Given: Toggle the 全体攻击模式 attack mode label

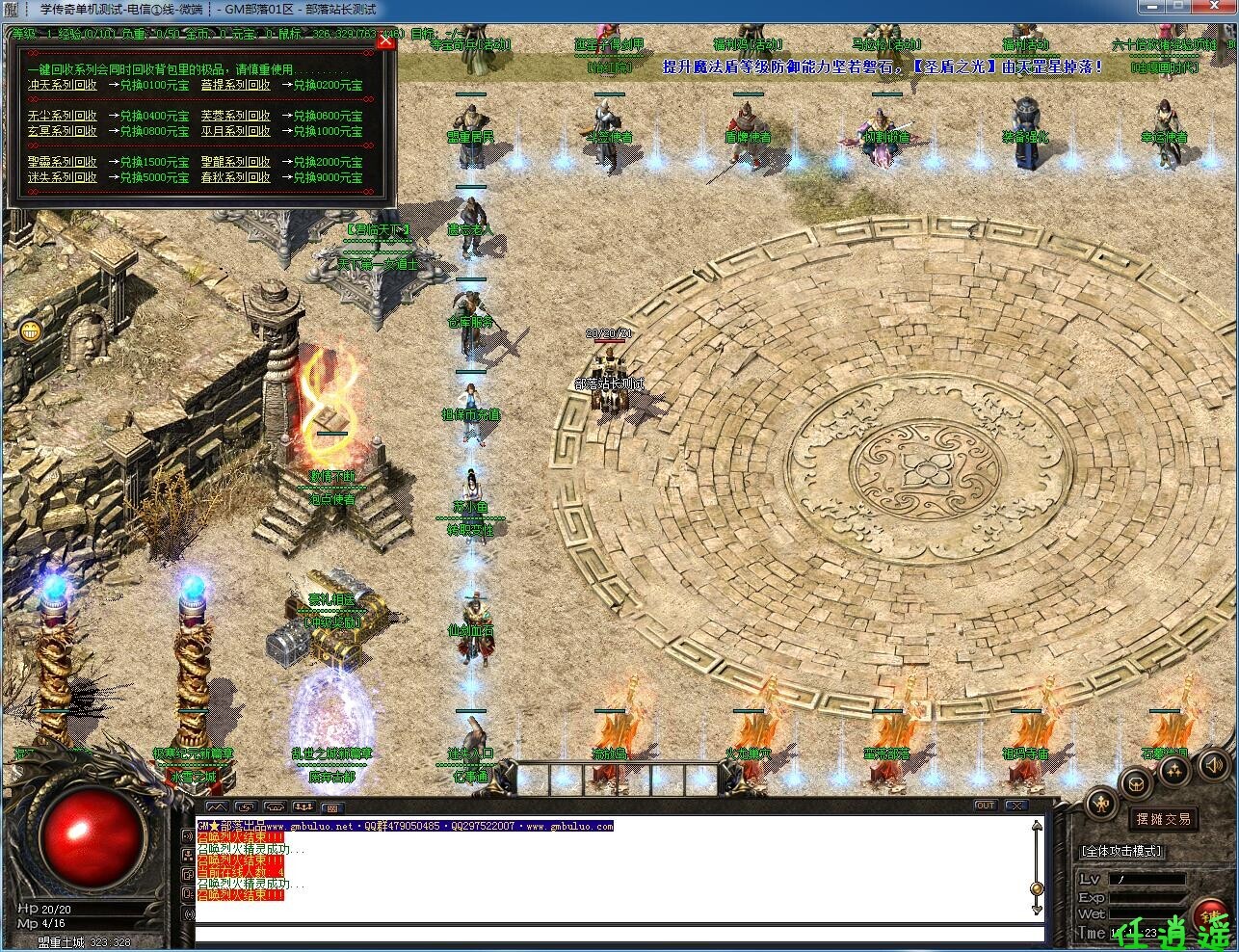Looking at the screenshot, I should pyautogui.click(x=1120, y=850).
